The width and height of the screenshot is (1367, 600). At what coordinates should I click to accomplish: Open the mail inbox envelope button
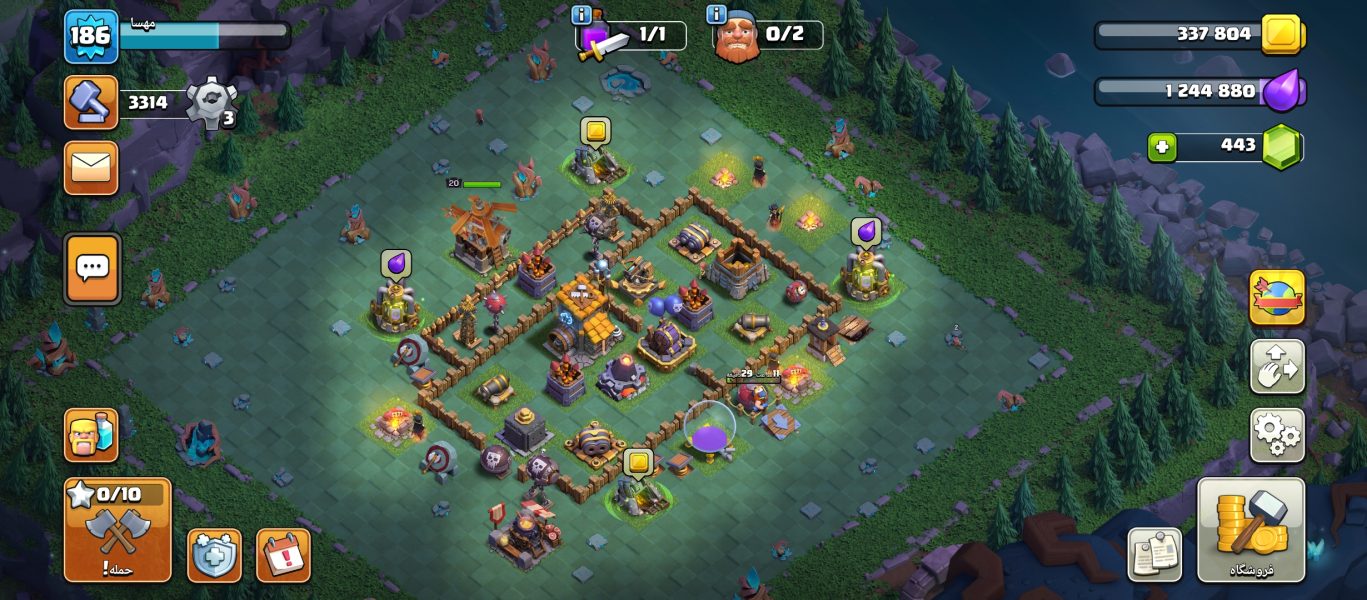91,167
